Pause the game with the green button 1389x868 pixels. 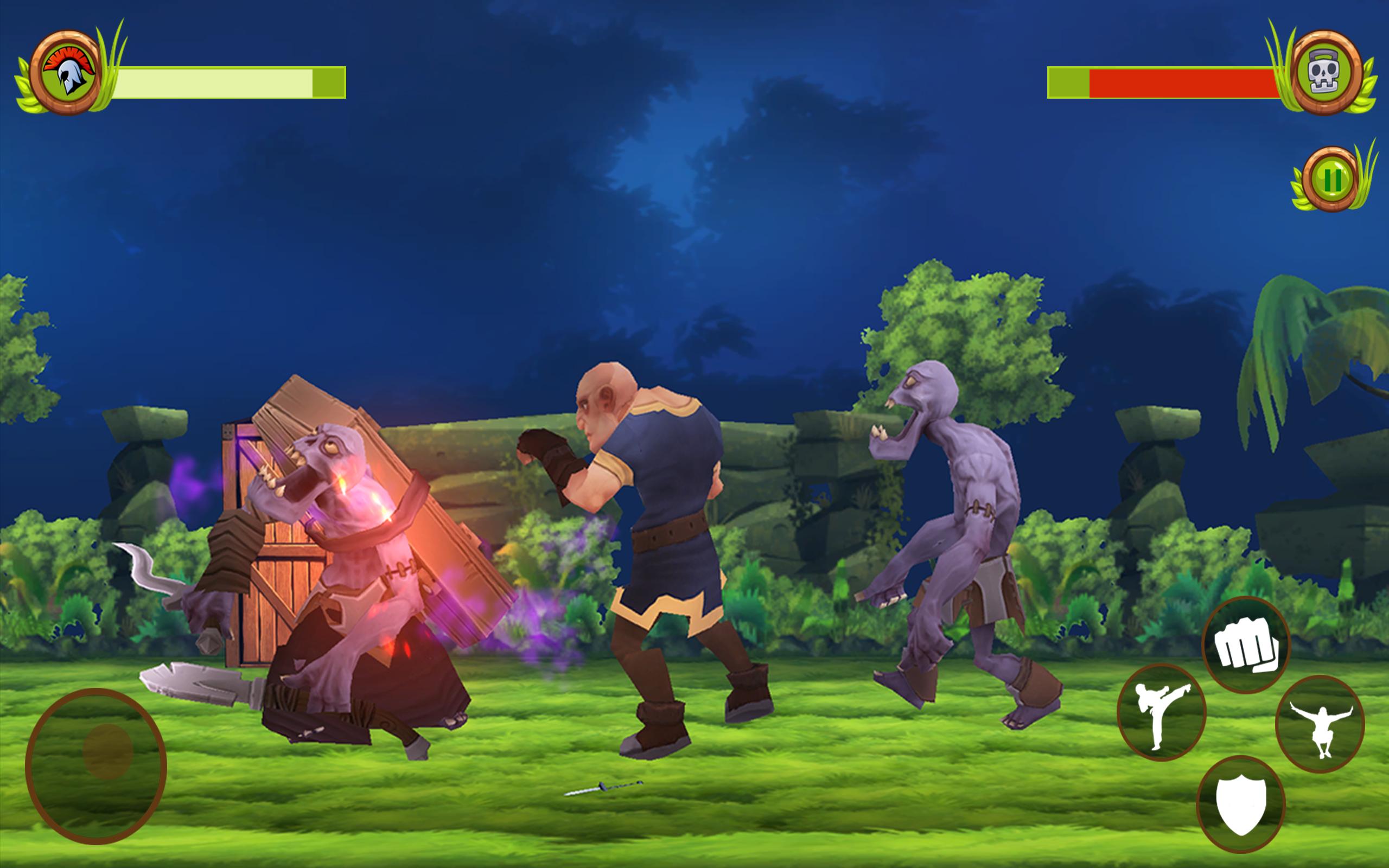tap(1331, 180)
